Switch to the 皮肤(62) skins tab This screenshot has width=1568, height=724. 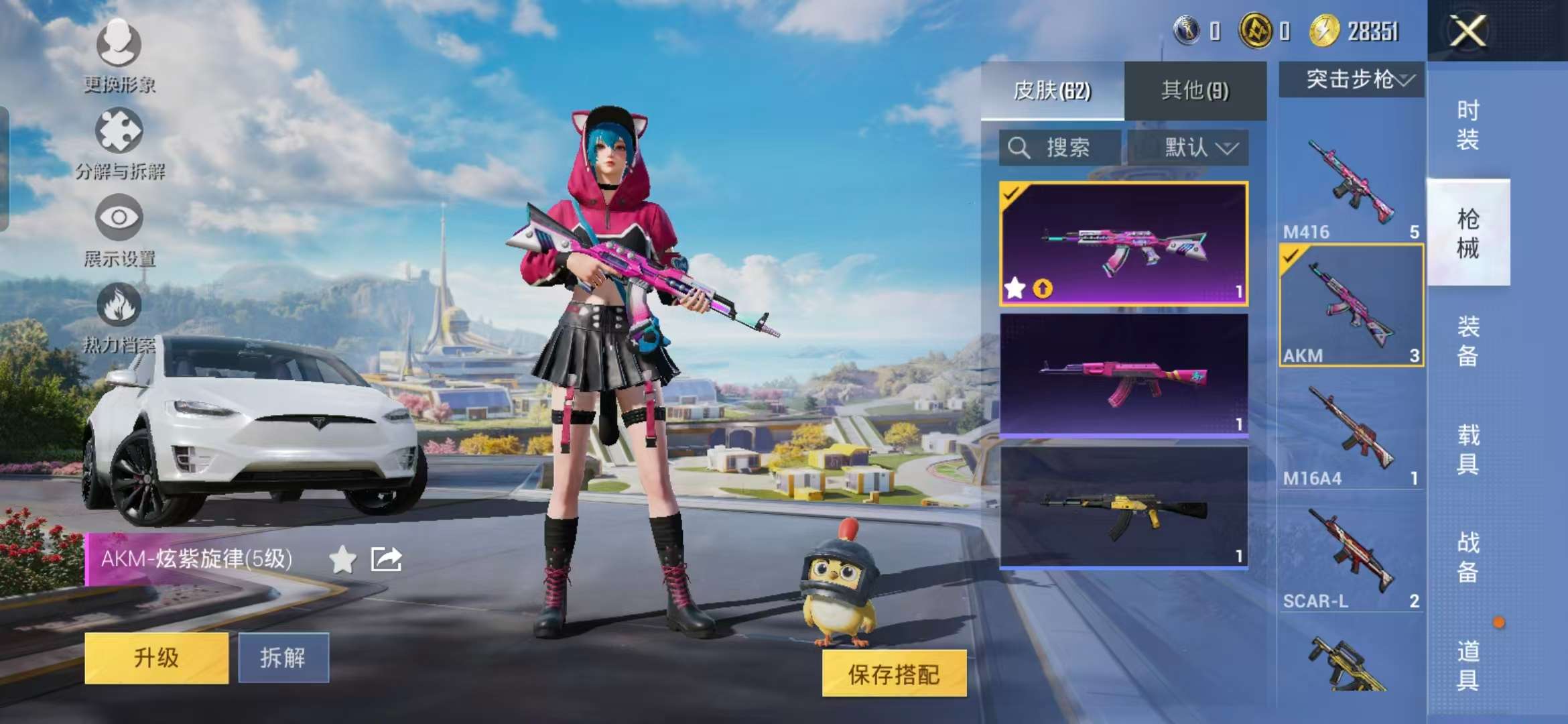coord(1052,90)
